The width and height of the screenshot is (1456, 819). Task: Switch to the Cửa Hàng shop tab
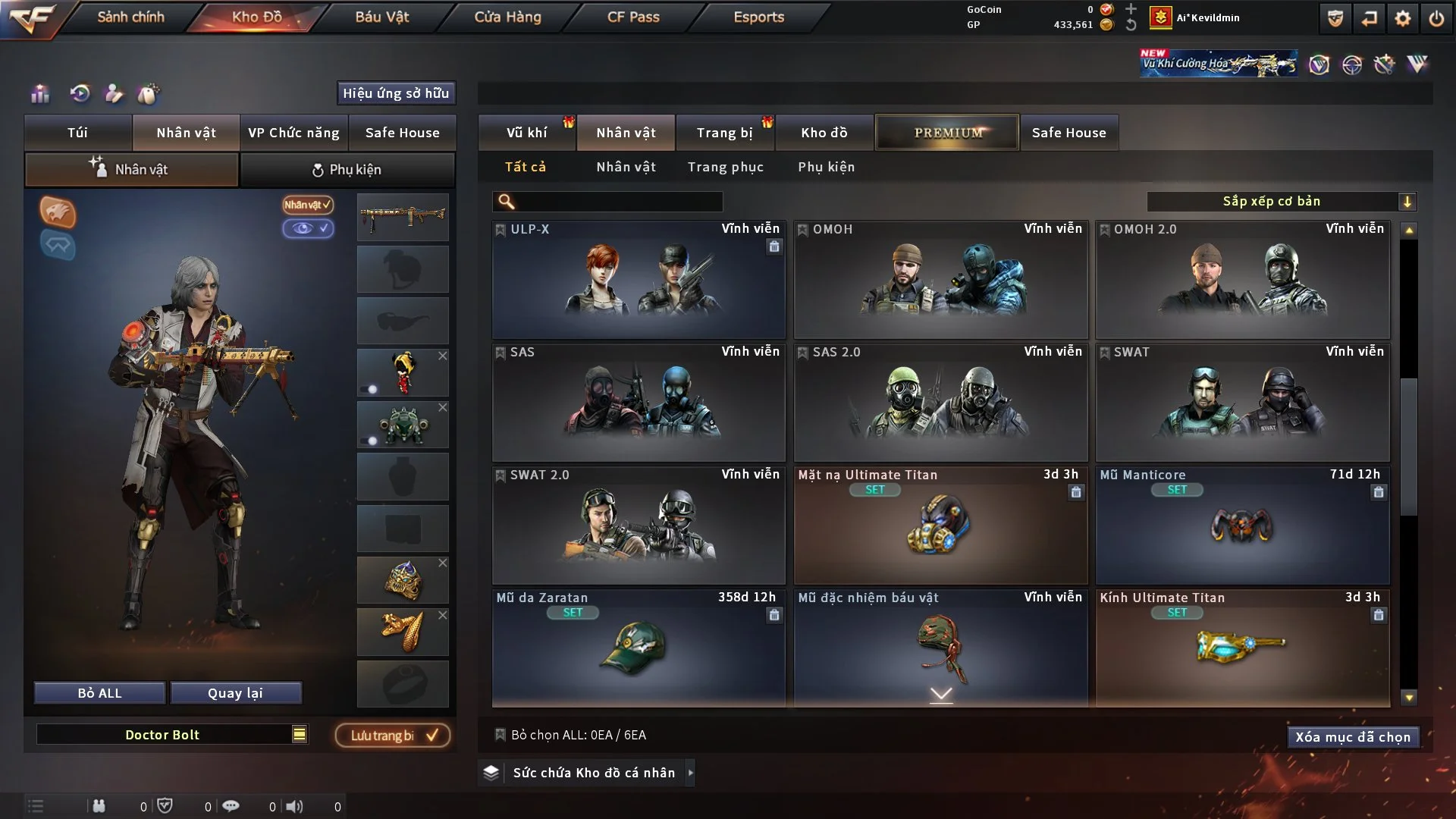(x=507, y=17)
